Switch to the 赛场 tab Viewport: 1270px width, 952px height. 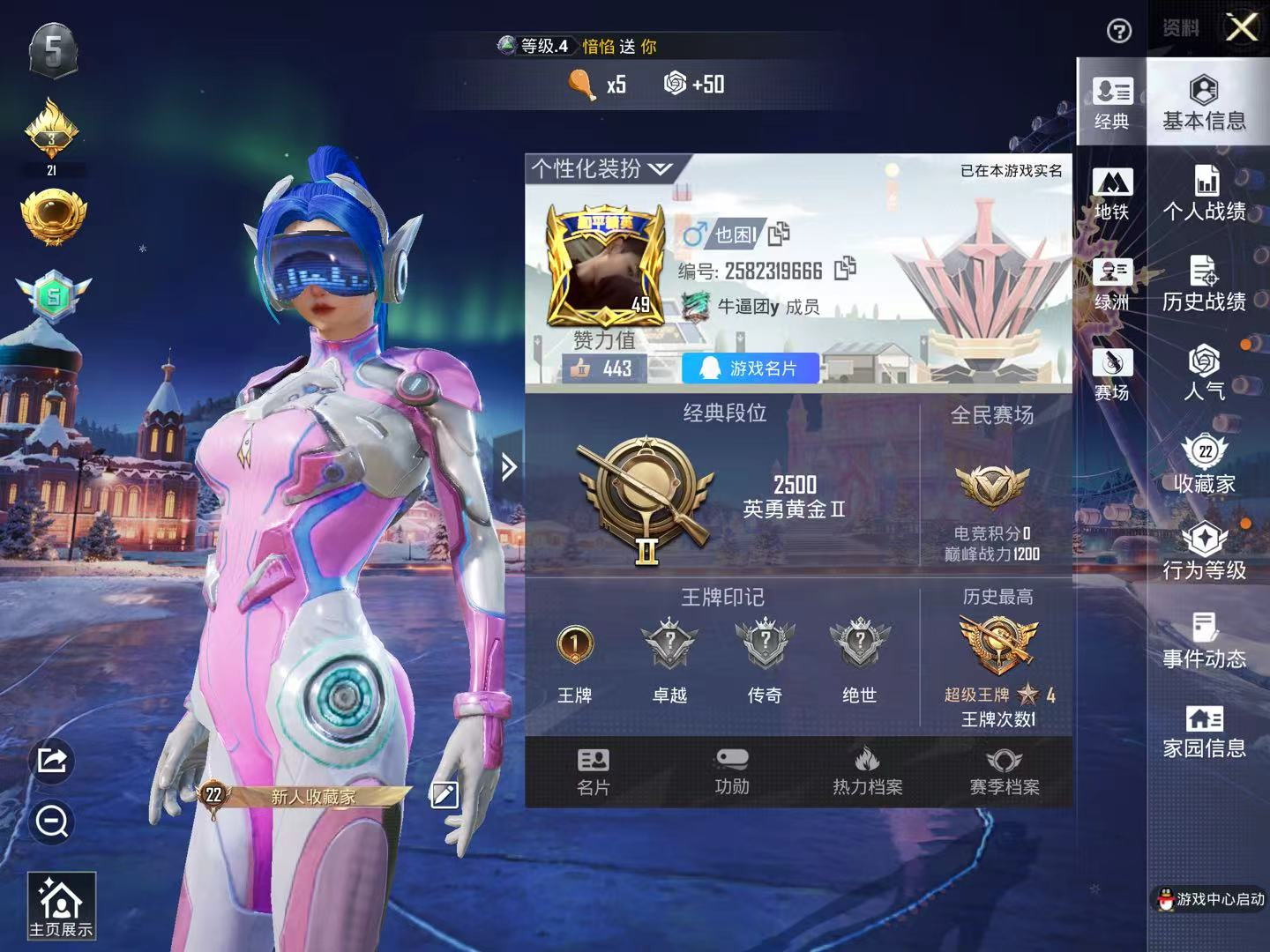coord(1112,371)
